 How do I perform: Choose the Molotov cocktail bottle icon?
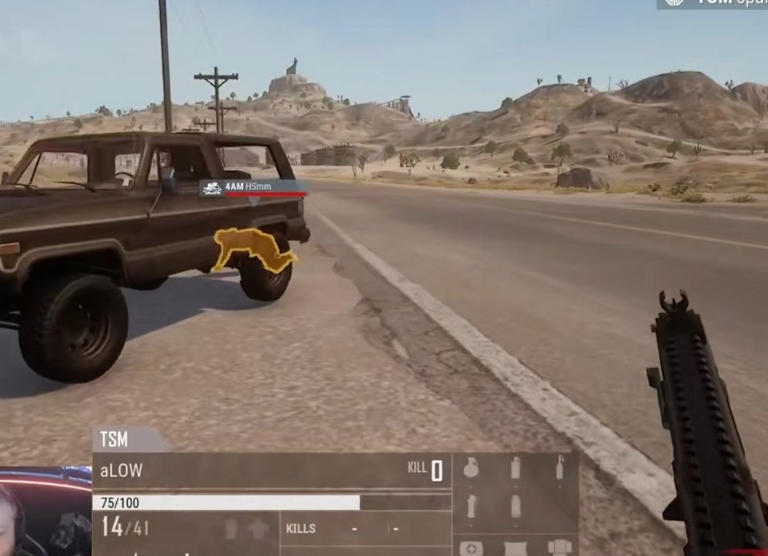tap(559, 467)
